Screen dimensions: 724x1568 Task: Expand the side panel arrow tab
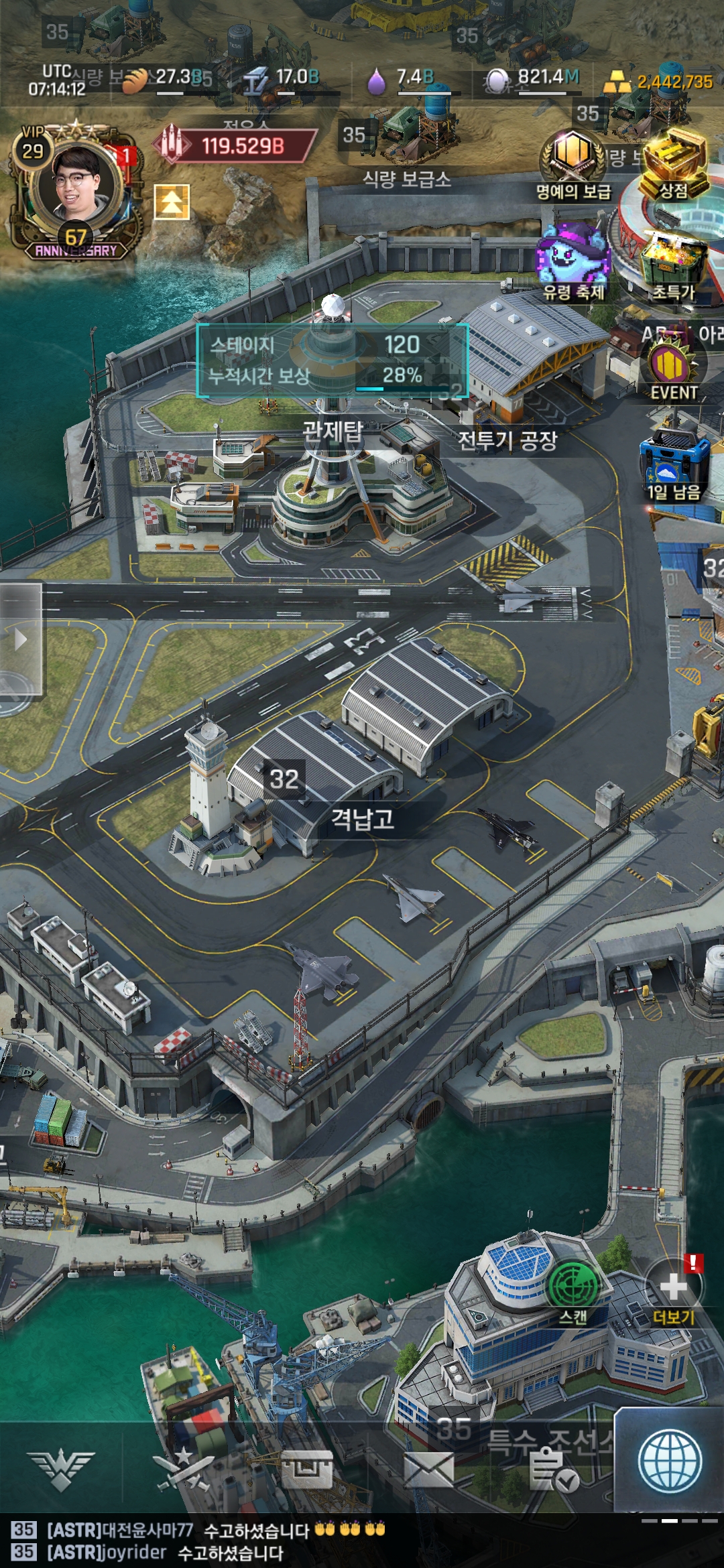tap(21, 639)
